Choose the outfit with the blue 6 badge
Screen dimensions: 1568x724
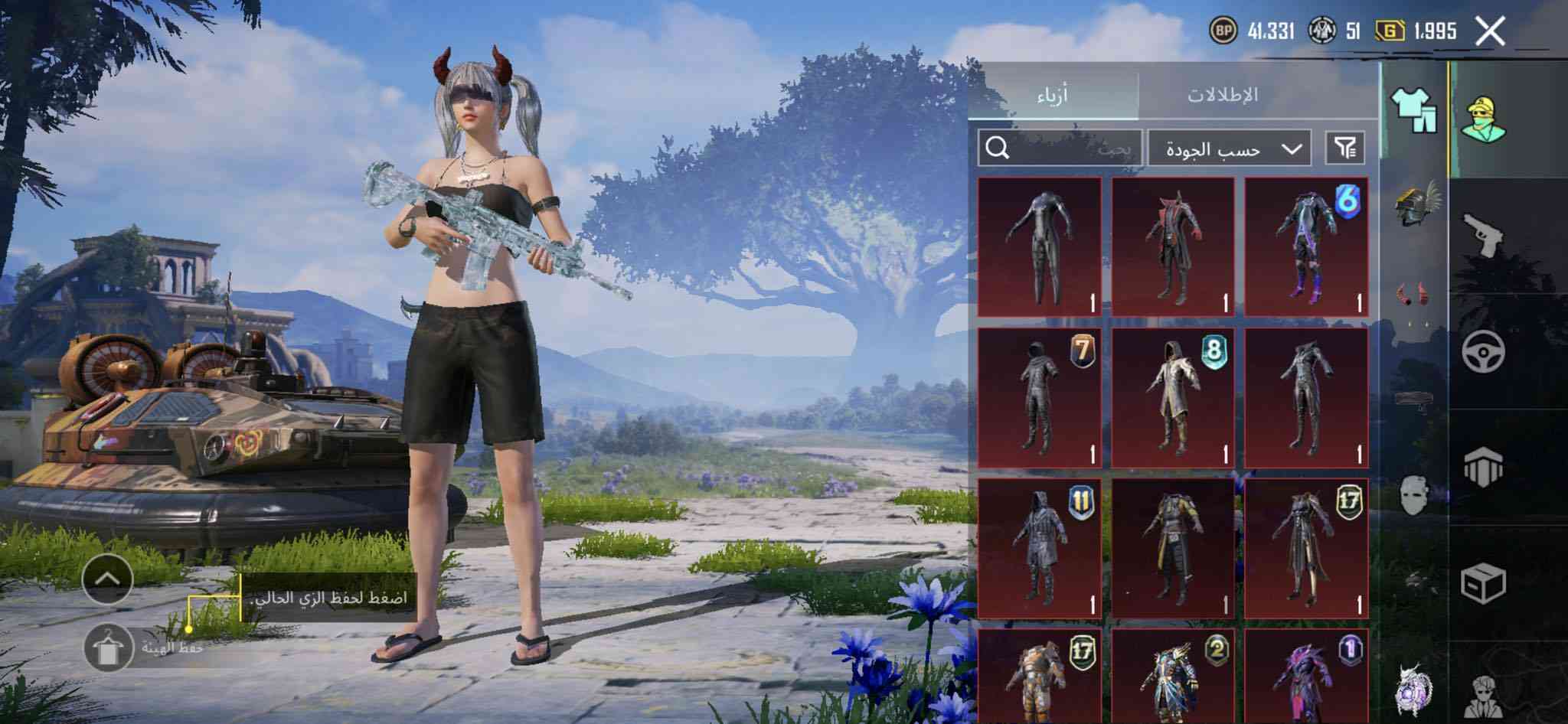tap(1307, 247)
